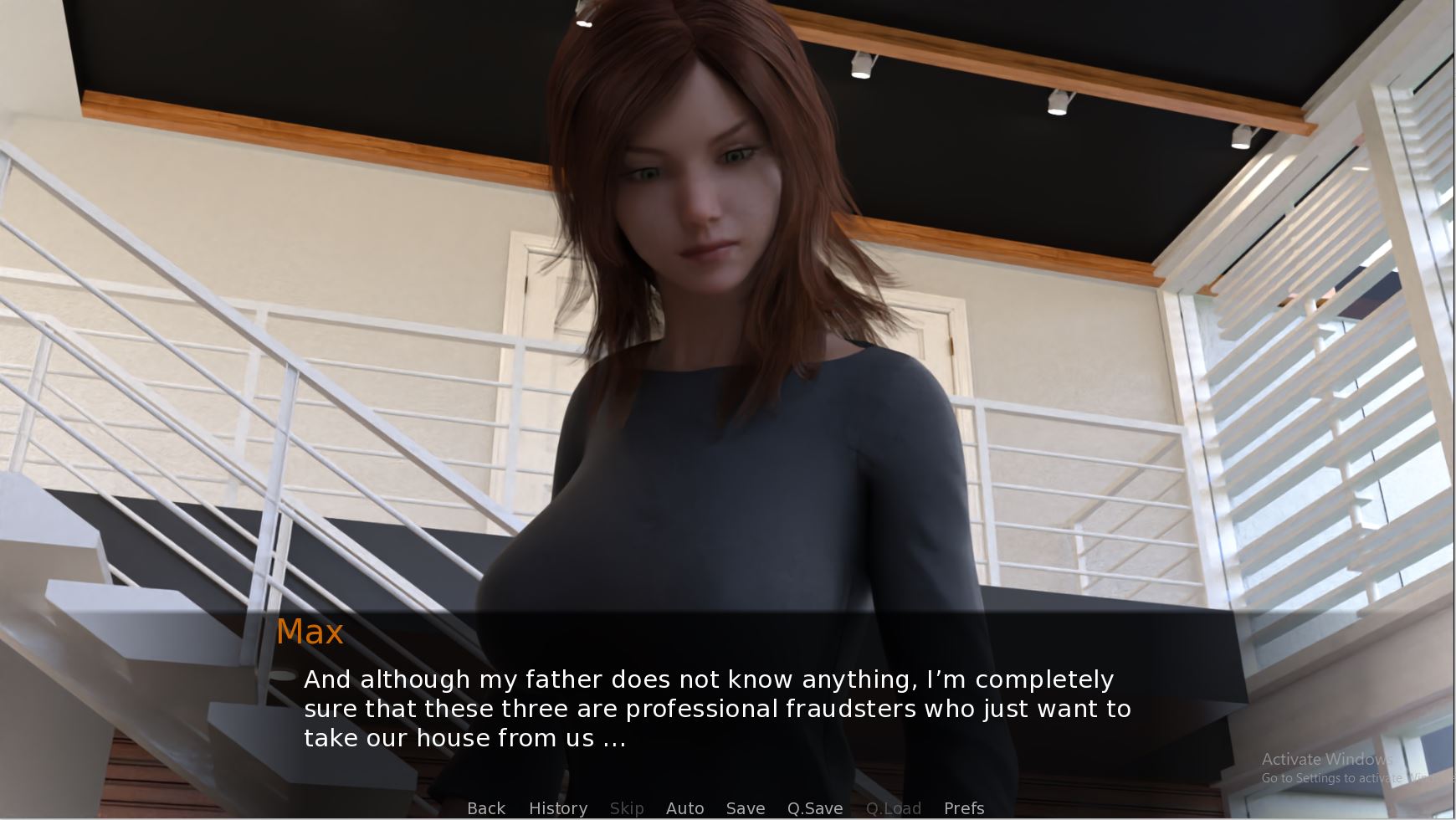The height and width of the screenshot is (820, 1456).
Task: Go back to the previous dialogue line
Action: (486, 808)
